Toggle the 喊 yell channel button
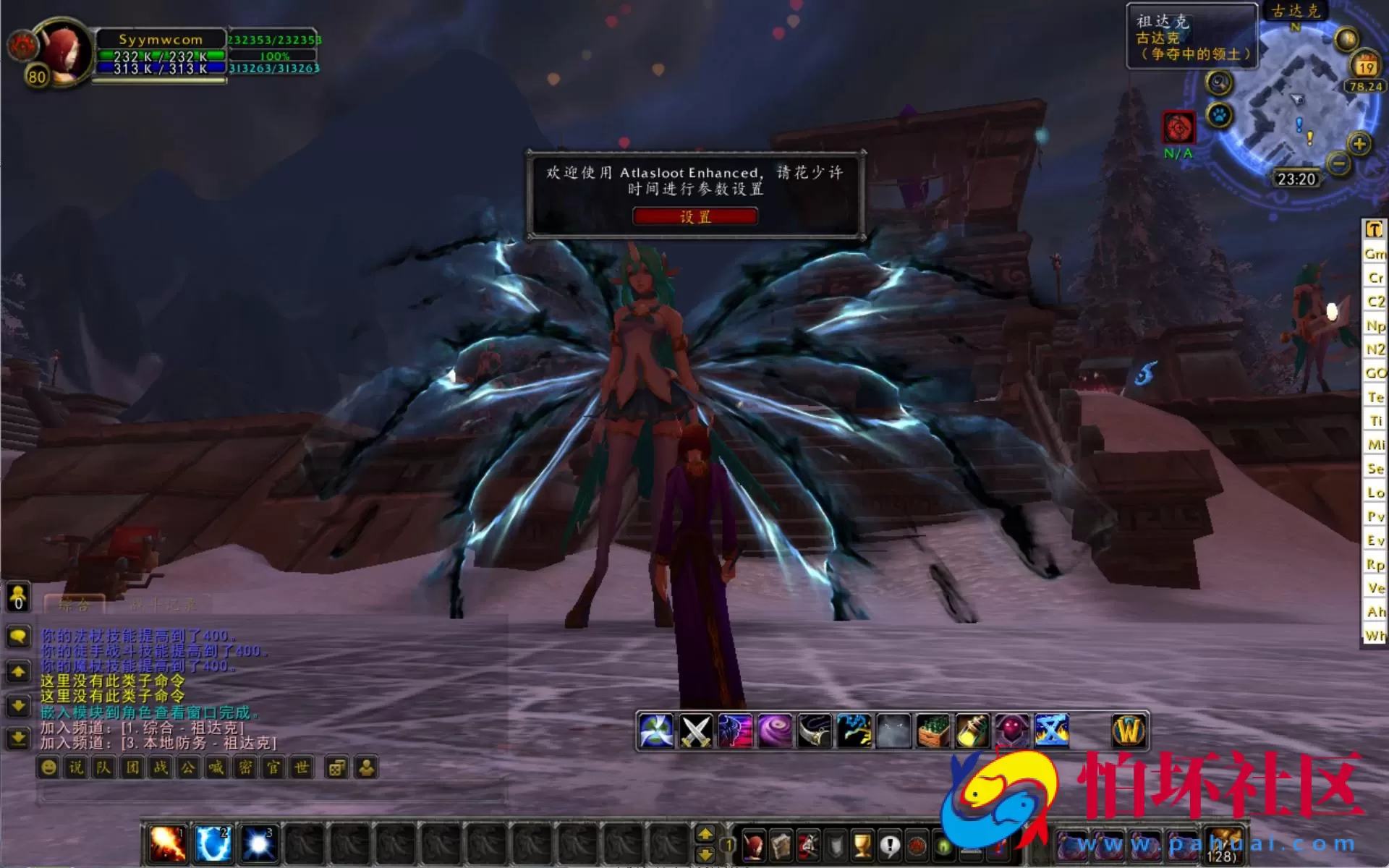 [216, 767]
